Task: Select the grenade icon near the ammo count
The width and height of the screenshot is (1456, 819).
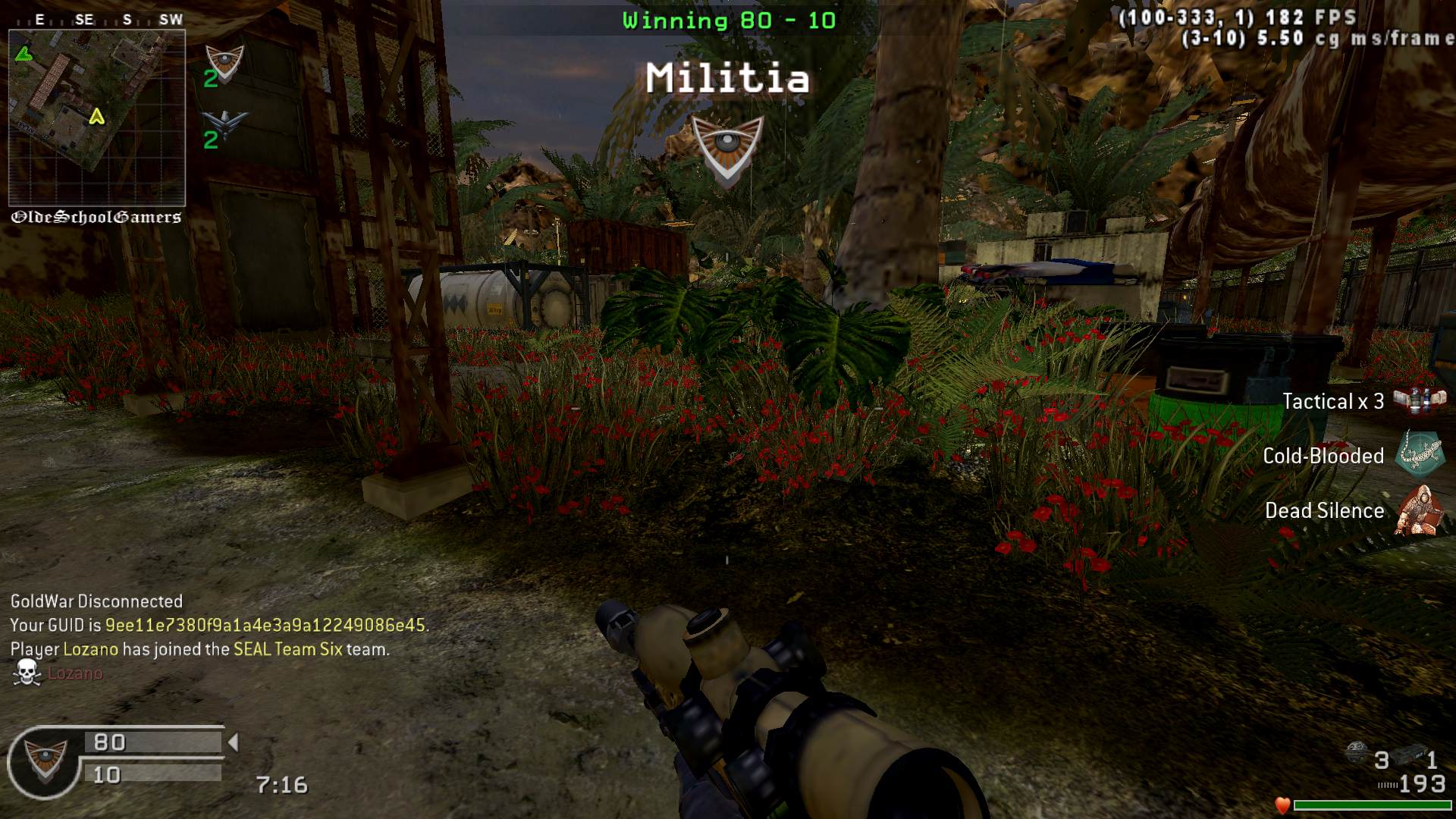Action: (1357, 754)
